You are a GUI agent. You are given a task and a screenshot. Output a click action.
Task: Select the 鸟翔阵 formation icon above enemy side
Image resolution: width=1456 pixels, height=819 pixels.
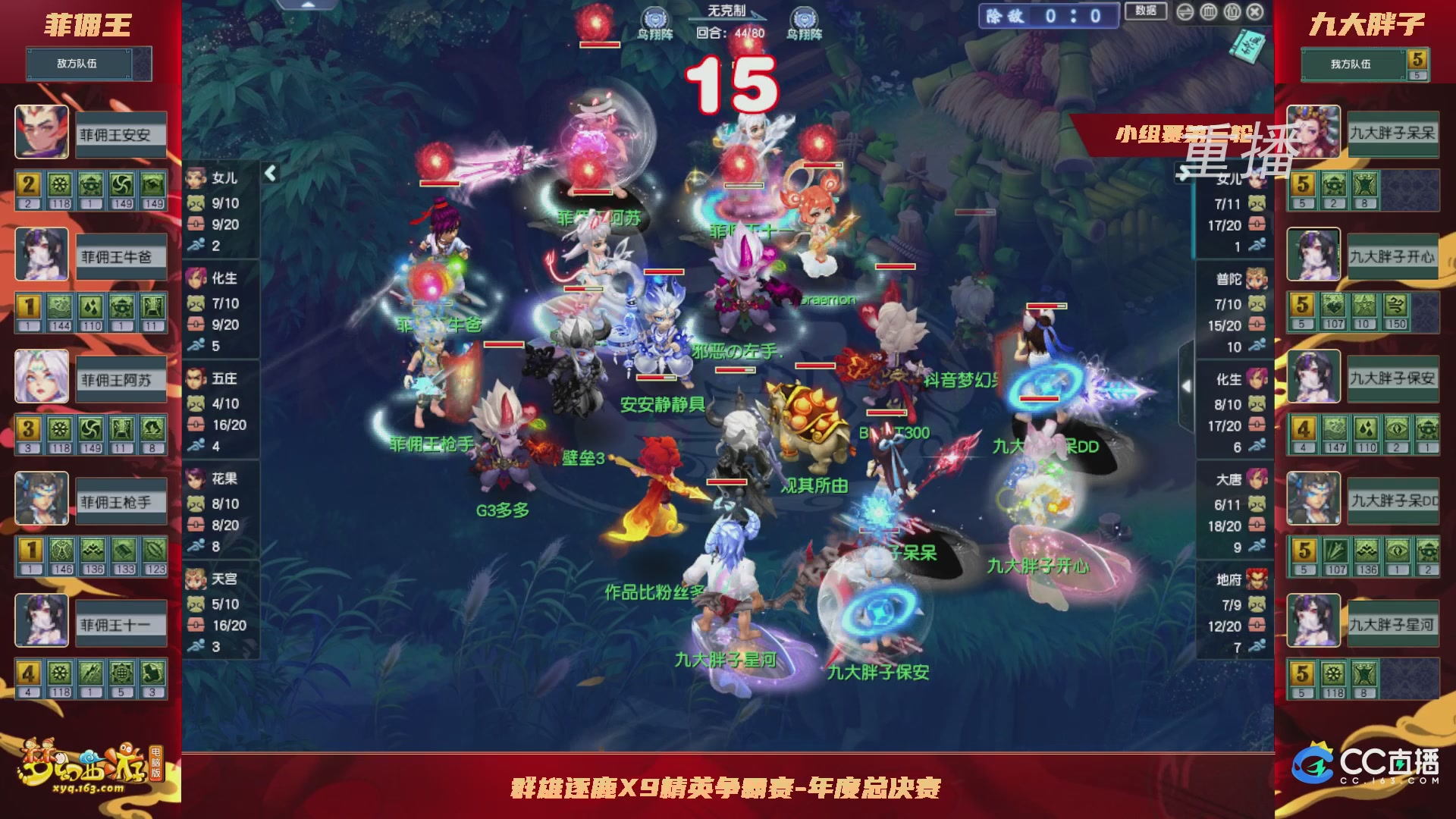coord(657,17)
